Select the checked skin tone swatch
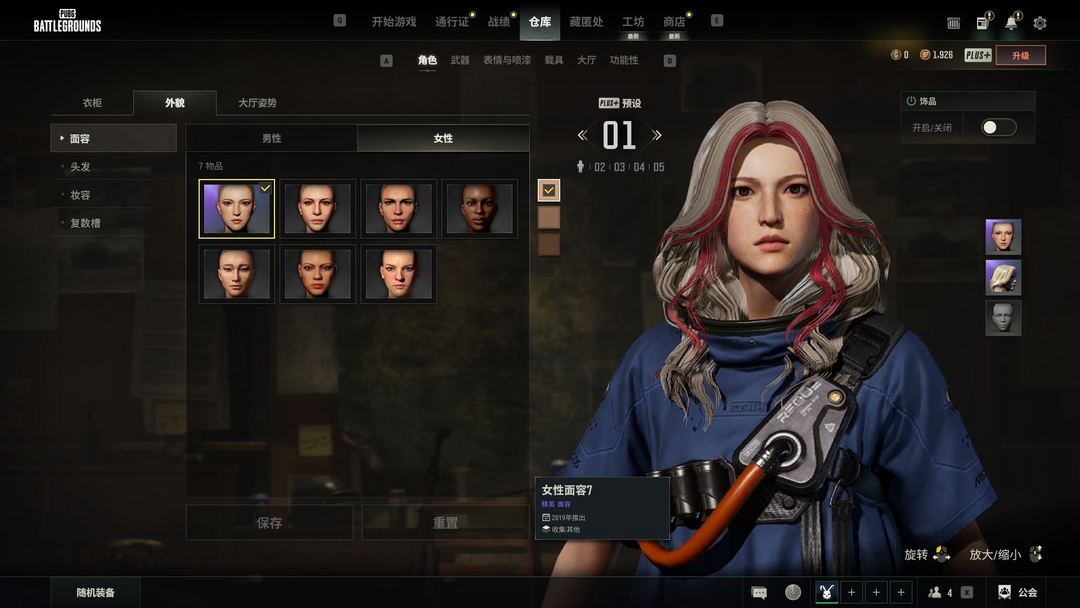This screenshot has width=1080, height=608. [x=549, y=190]
